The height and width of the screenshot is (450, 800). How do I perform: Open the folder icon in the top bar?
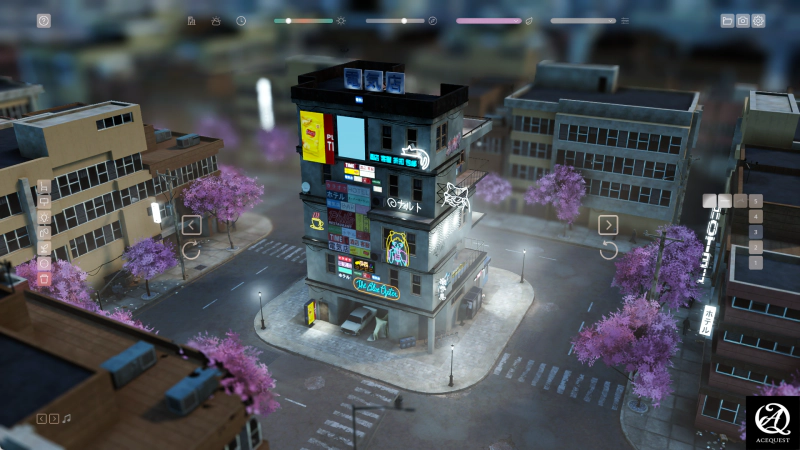[727, 20]
